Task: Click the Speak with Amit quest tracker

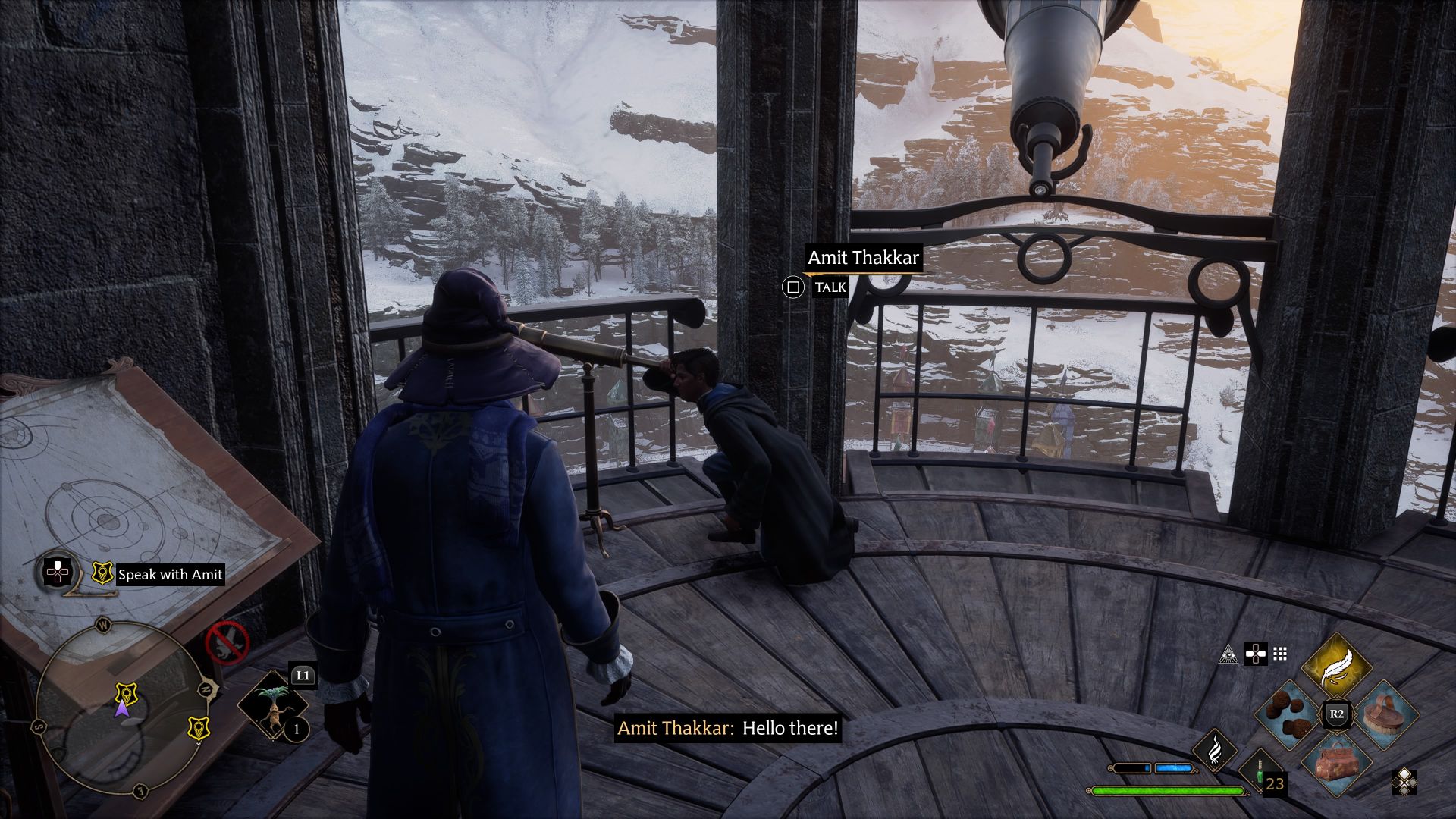Action: [x=170, y=575]
